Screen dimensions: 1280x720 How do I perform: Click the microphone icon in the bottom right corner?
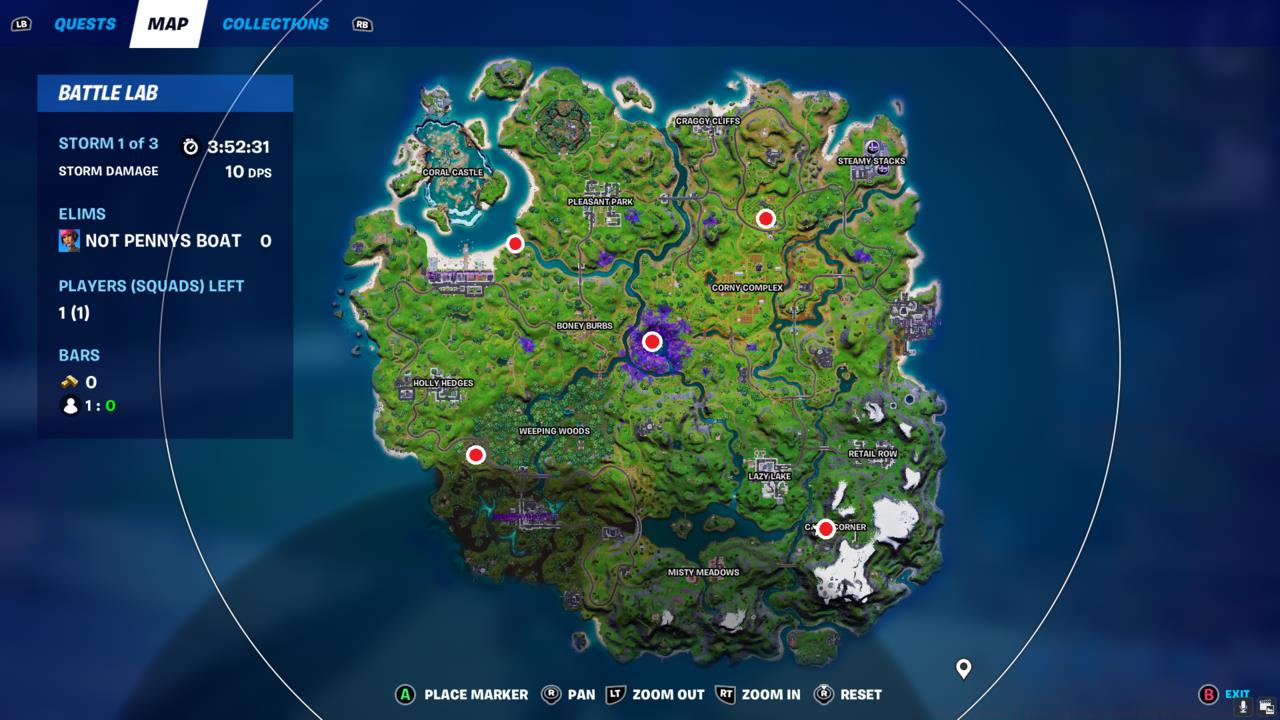pyautogui.click(x=1243, y=708)
